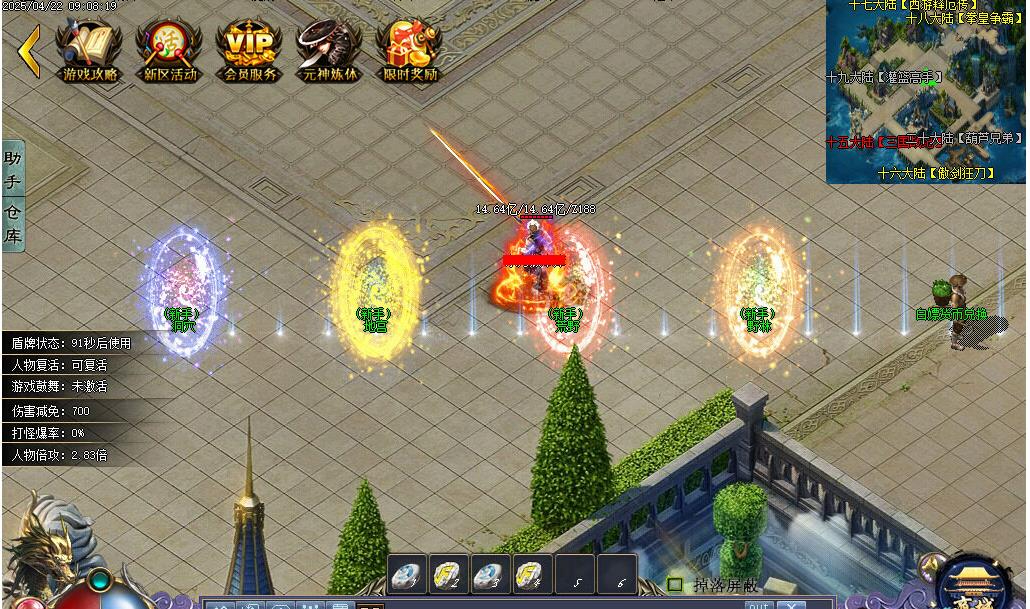
Task: Open the 元神炼体 menu
Action: pyautogui.click(x=329, y=50)
